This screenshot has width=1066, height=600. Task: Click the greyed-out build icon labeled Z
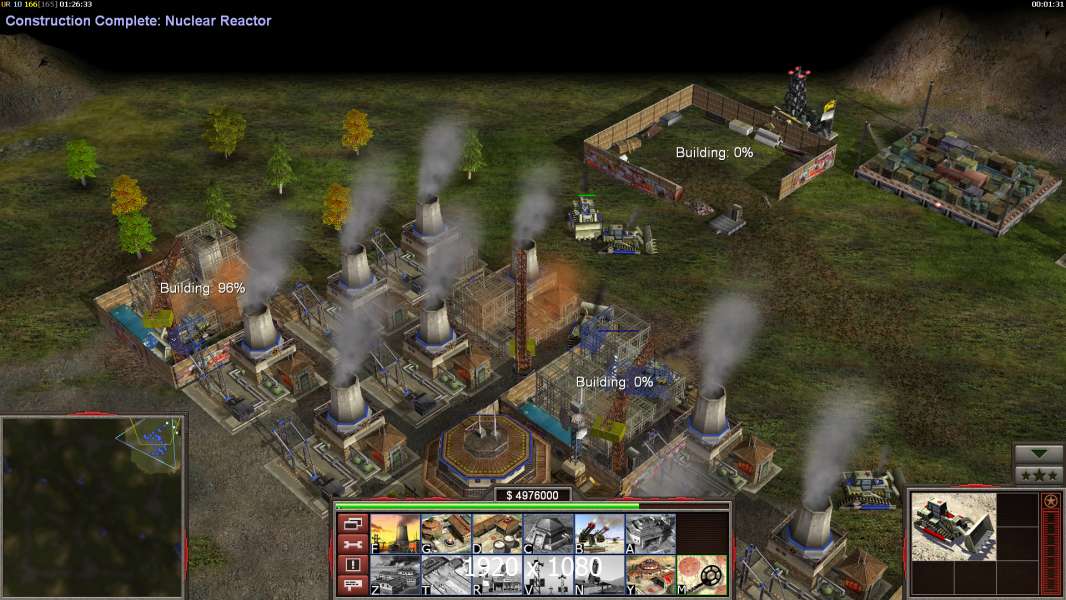pos(395,575)
